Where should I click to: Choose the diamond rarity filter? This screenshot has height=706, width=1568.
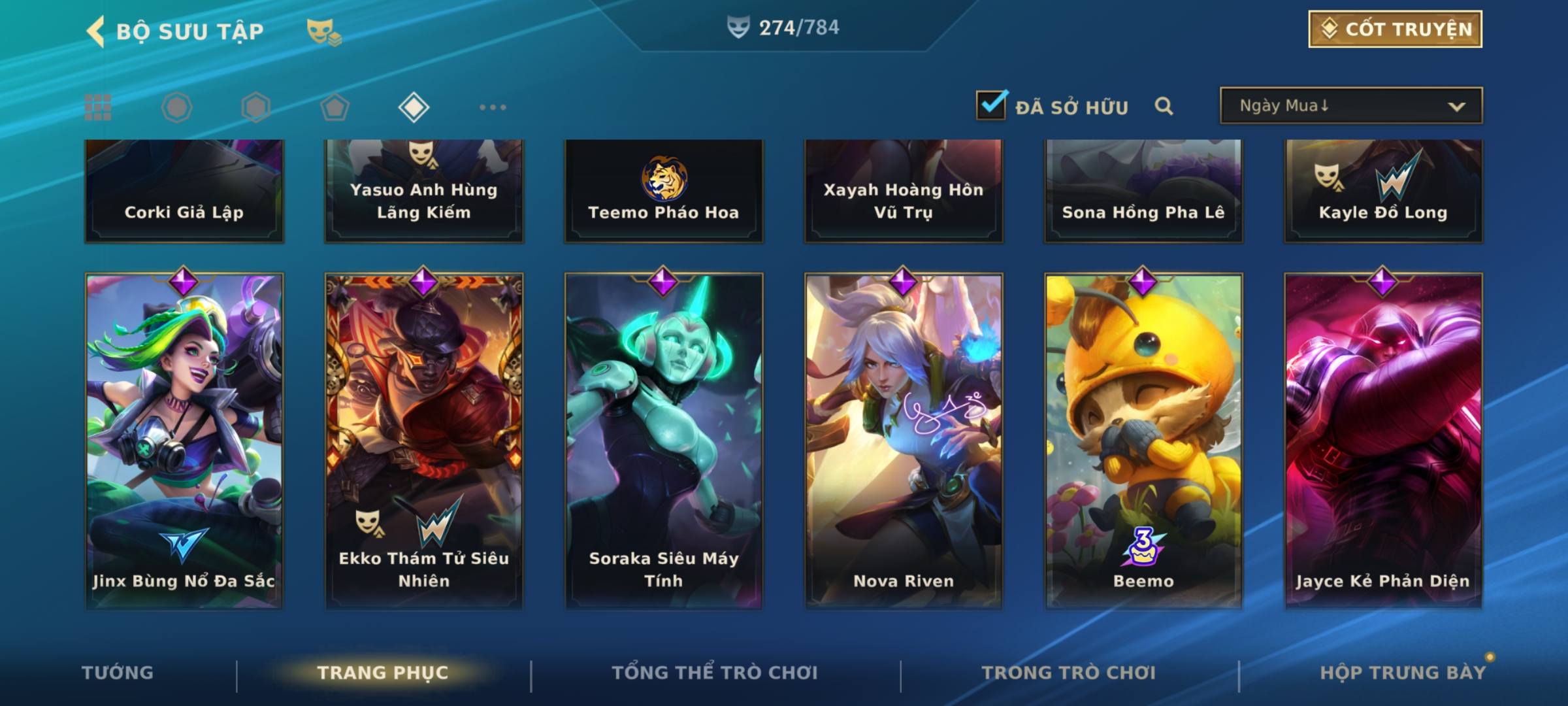(x=414, y=107)
